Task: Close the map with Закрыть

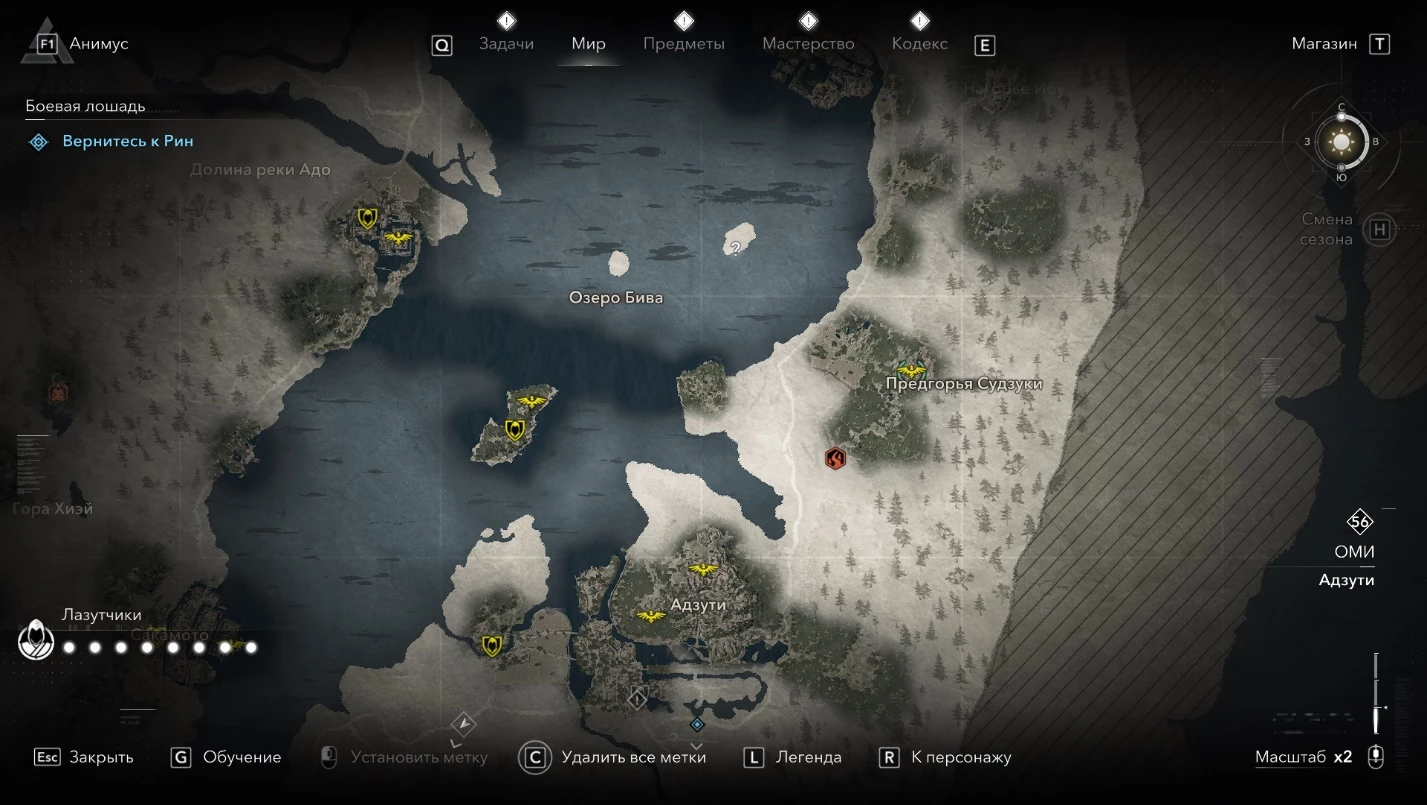Action: [x=100, y=757]
